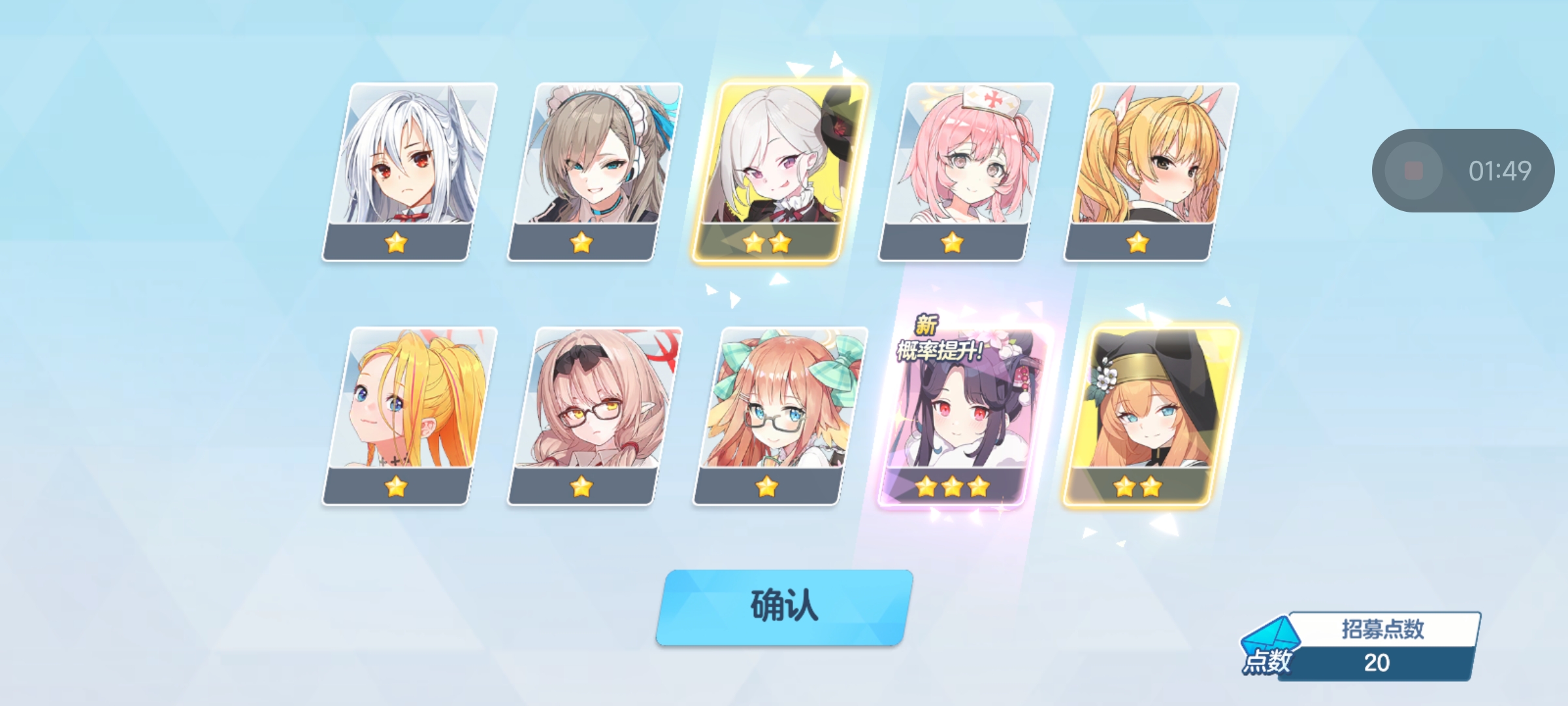
Task: Select the pink-haired nurse card
Action: 966,171
